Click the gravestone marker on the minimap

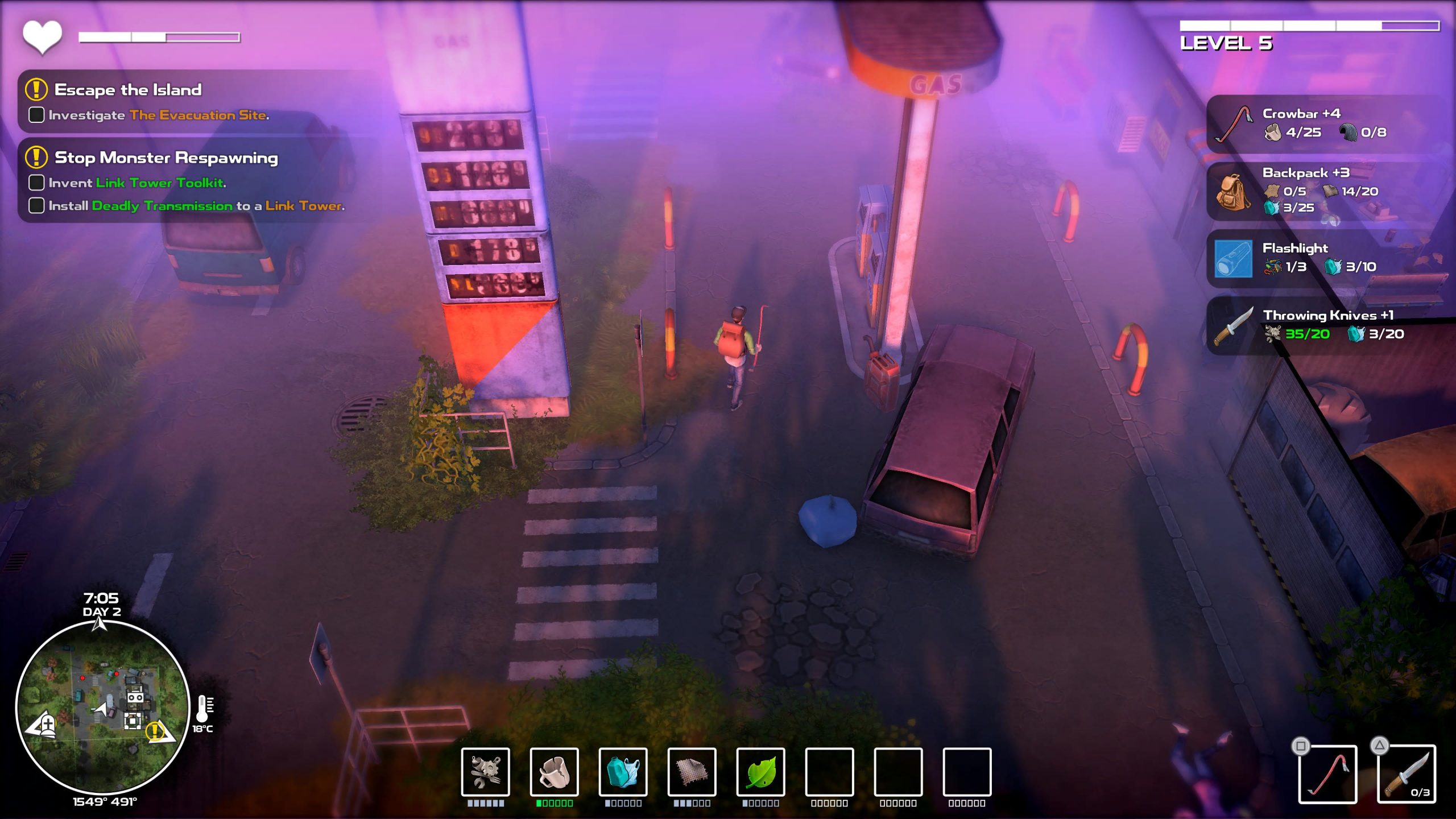pyautogui.click(x=48, y=725)
